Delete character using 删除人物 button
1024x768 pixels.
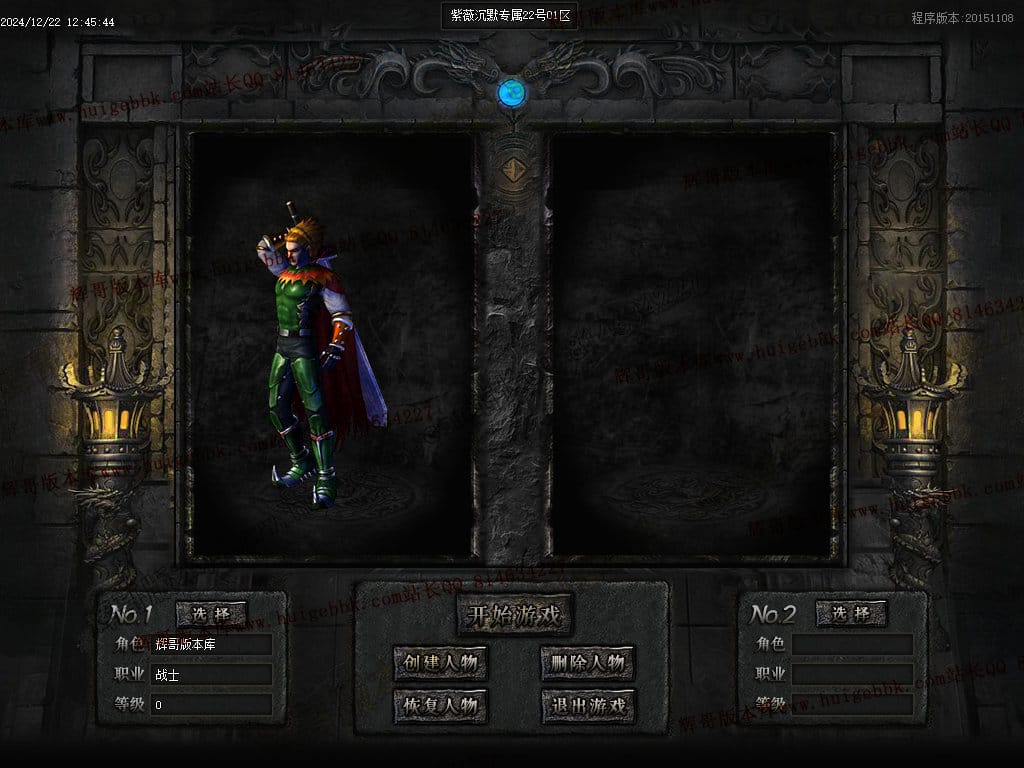coord(588,662)
